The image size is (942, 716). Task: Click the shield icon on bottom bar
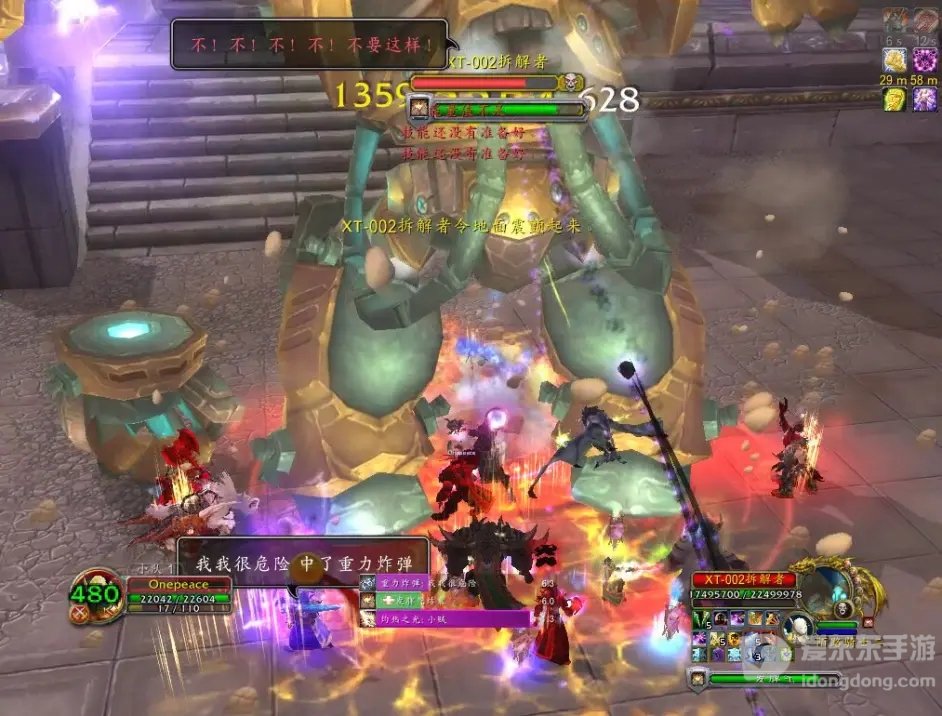pos(698,677)
